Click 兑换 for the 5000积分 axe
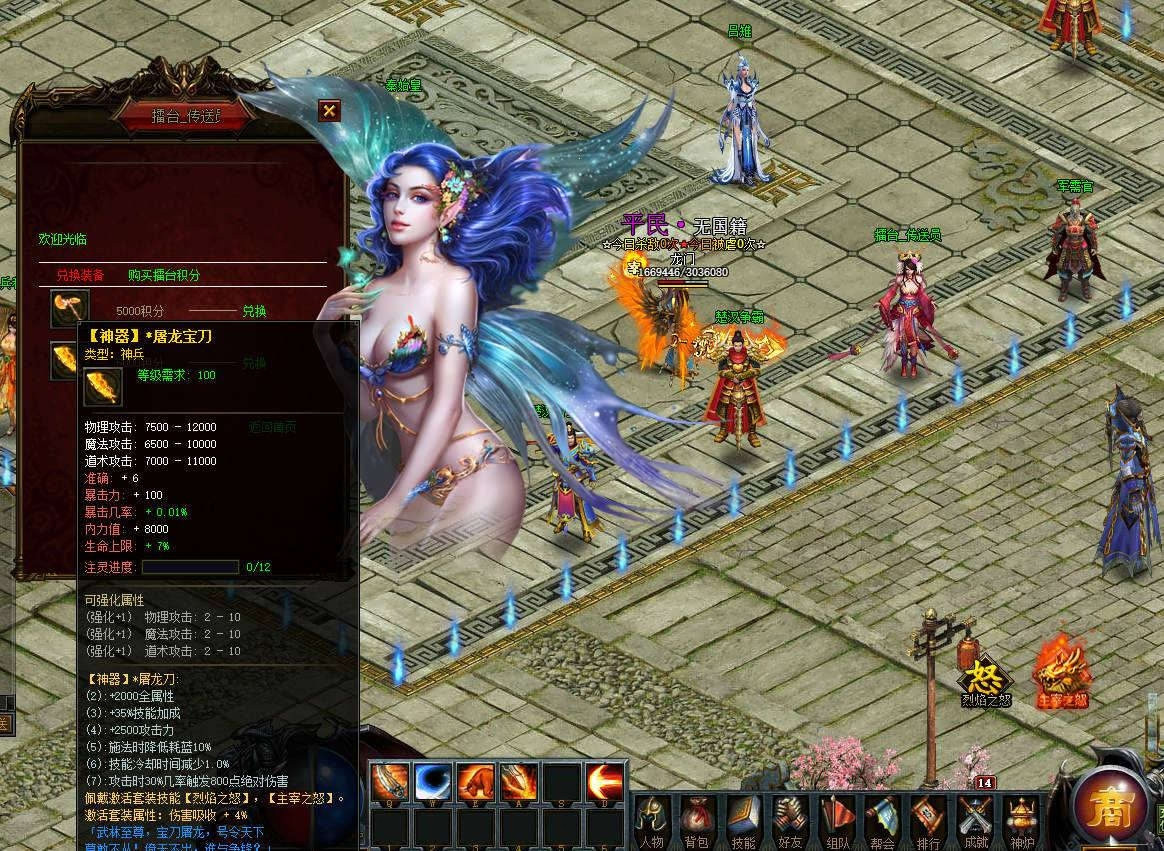The image size is (1164, 851). coord(254,311)
